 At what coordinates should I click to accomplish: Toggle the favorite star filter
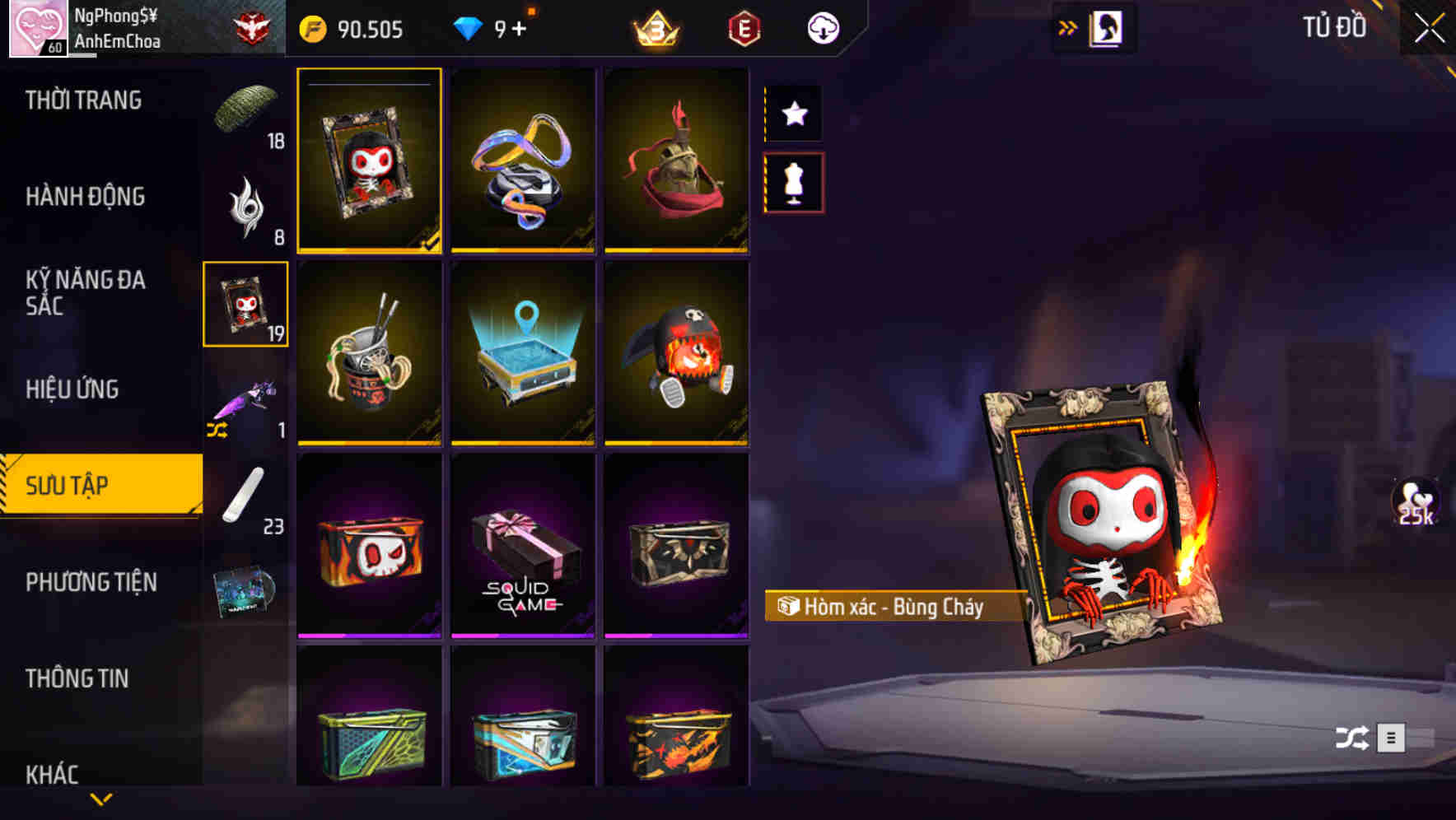[x=793, y=113]
